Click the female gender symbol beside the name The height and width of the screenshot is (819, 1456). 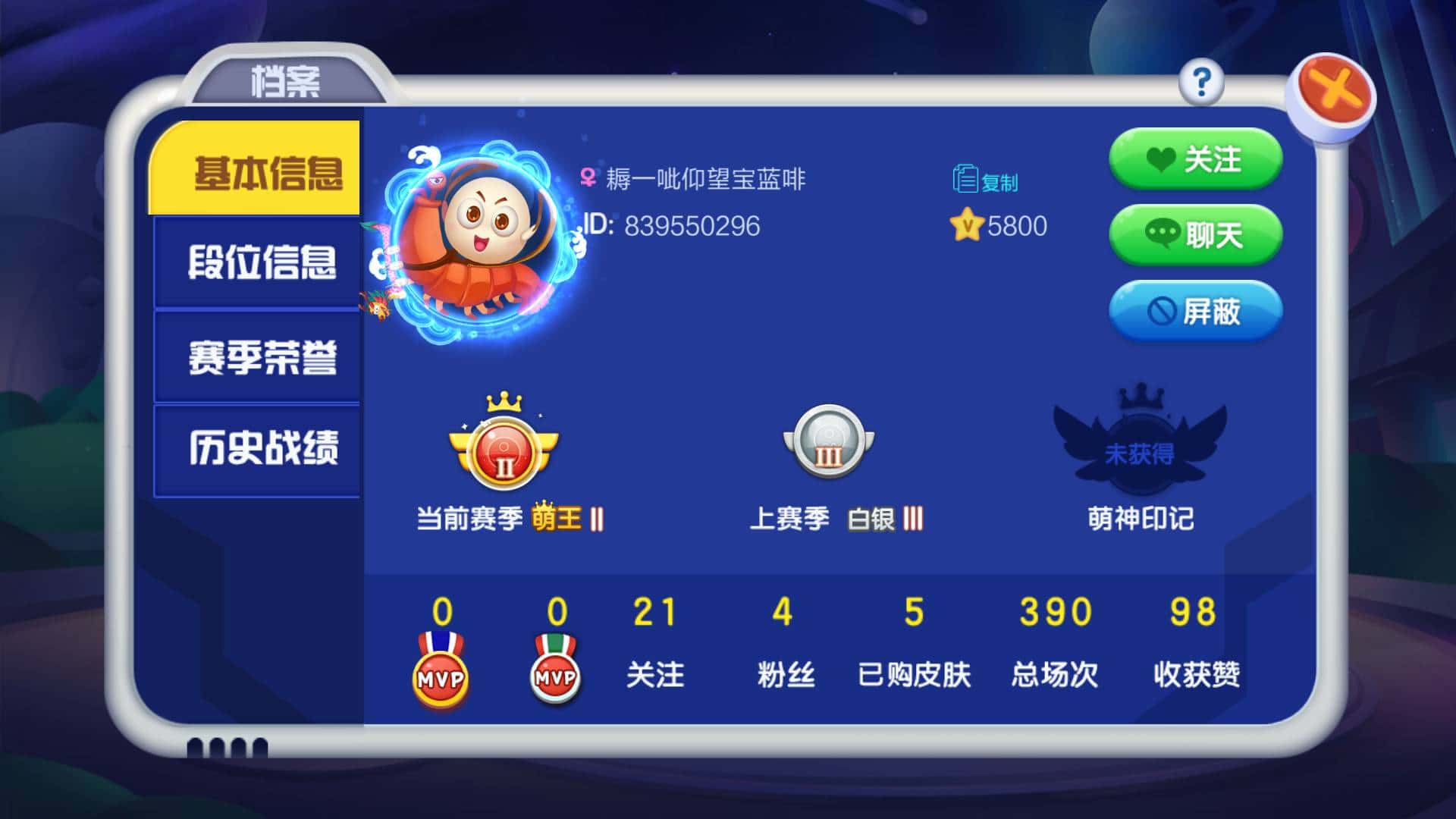coord(586,177)
